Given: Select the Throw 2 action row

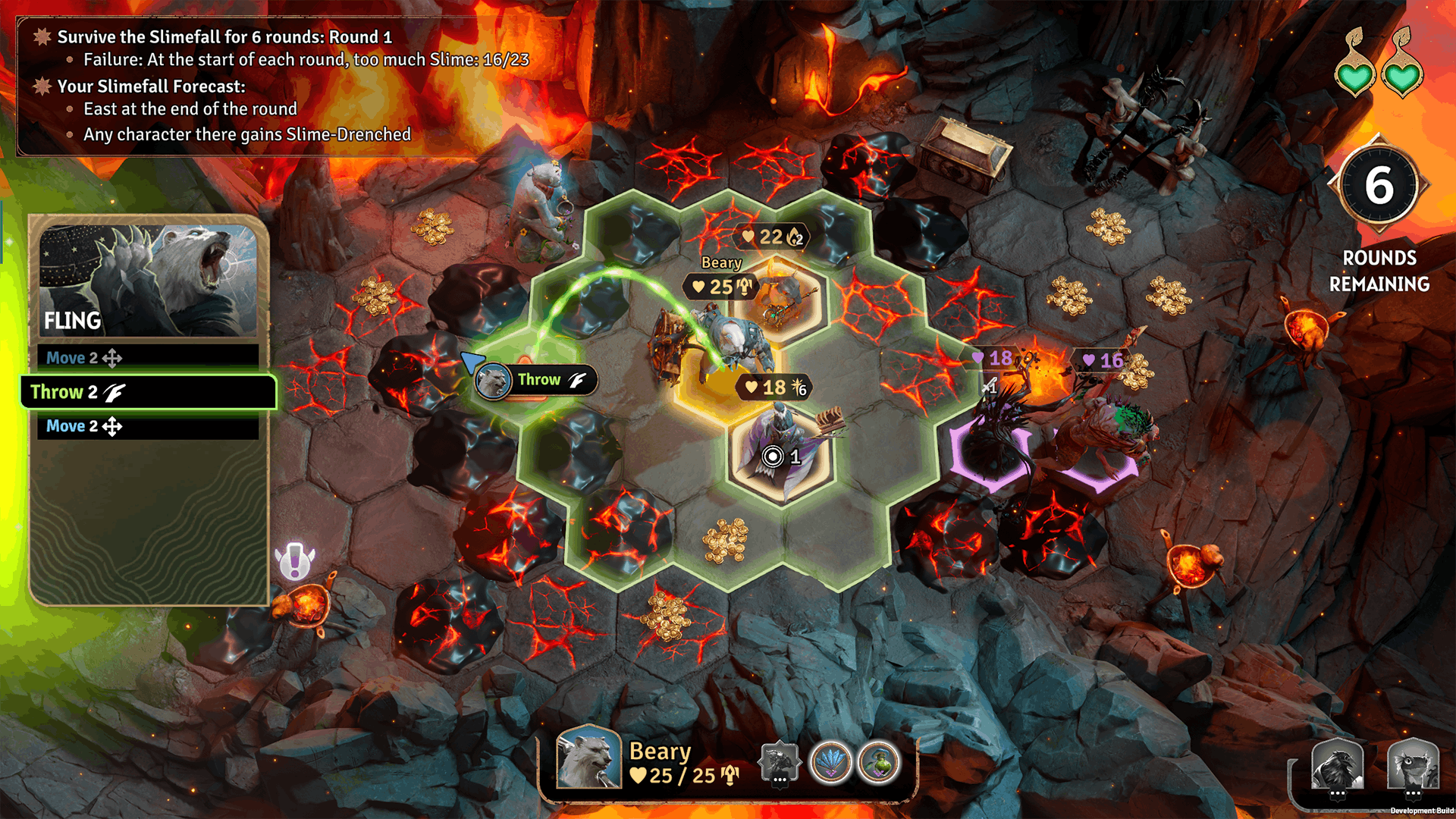Looking at the screenshot, I should pos(148,392).
